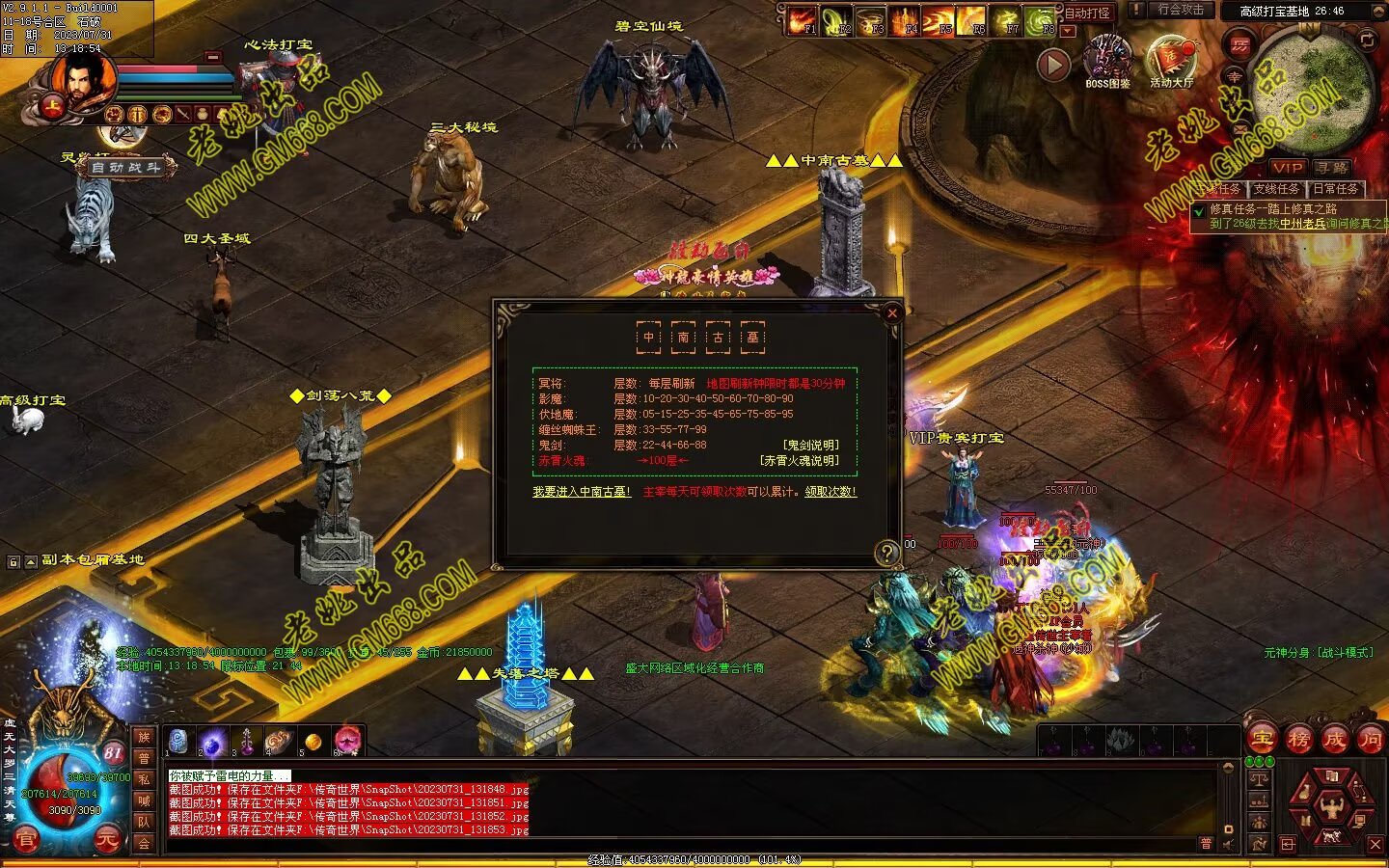Close the 中南古墓 dialog window
The width and height of the screenshot is (1389, 868).
892,312
